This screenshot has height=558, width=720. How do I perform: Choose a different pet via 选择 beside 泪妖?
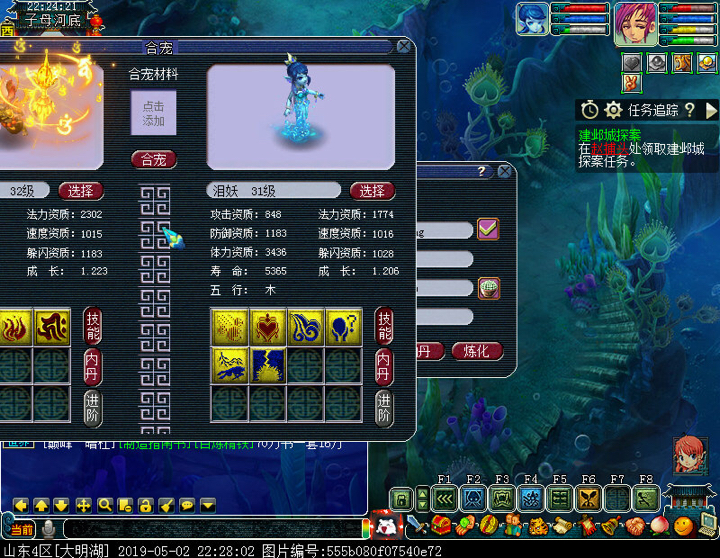click(372, 191)
